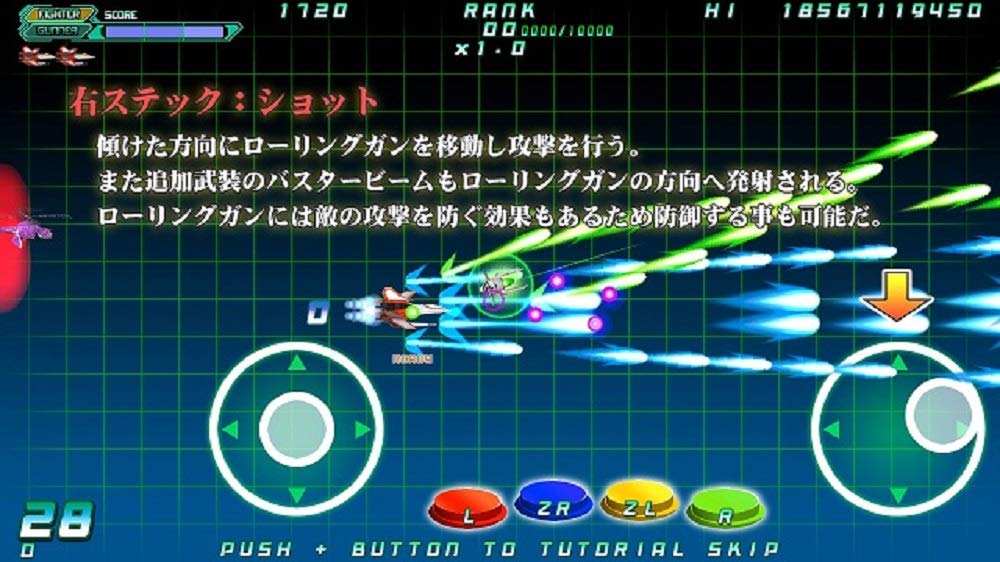Screen dimensions: 1000x562
Task: Click the left stick's left arrow
Action: point(231,430)
